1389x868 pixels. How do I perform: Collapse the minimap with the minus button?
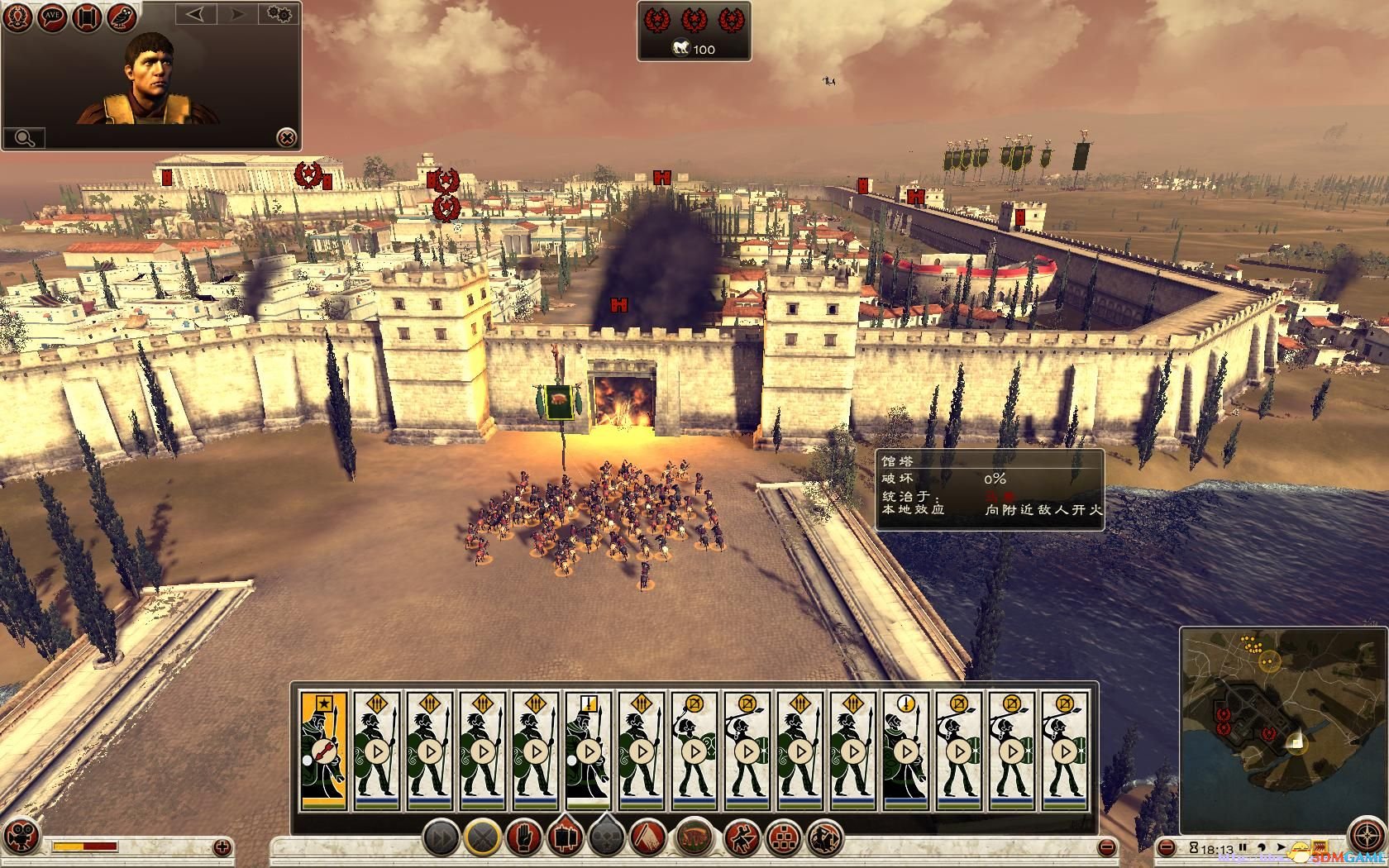click(1167, 848)
